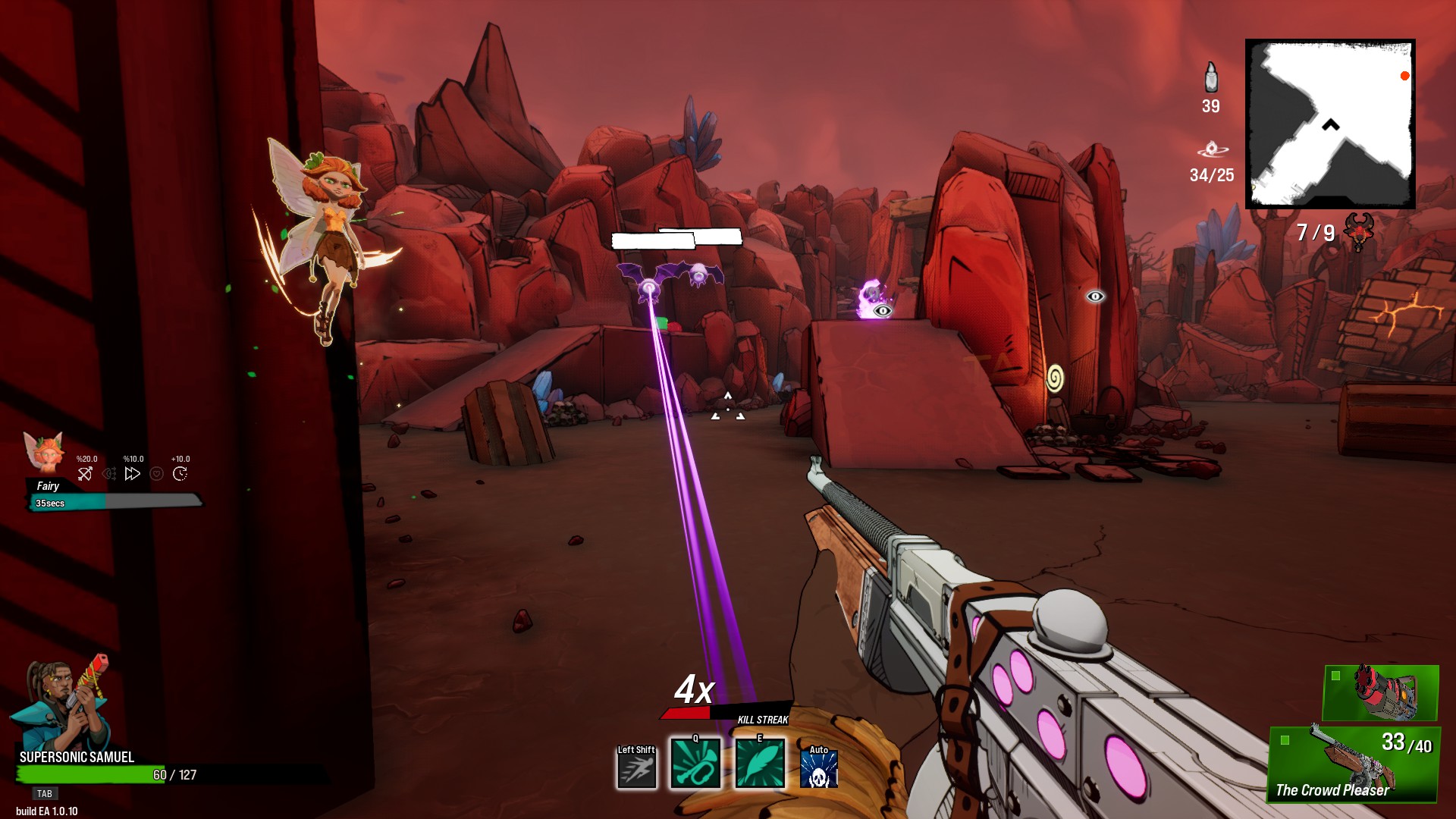Use the trumpet ability icon
The width and height of the screenshot is (1456, 819).
pyautogui.click(x=695, y=763)
